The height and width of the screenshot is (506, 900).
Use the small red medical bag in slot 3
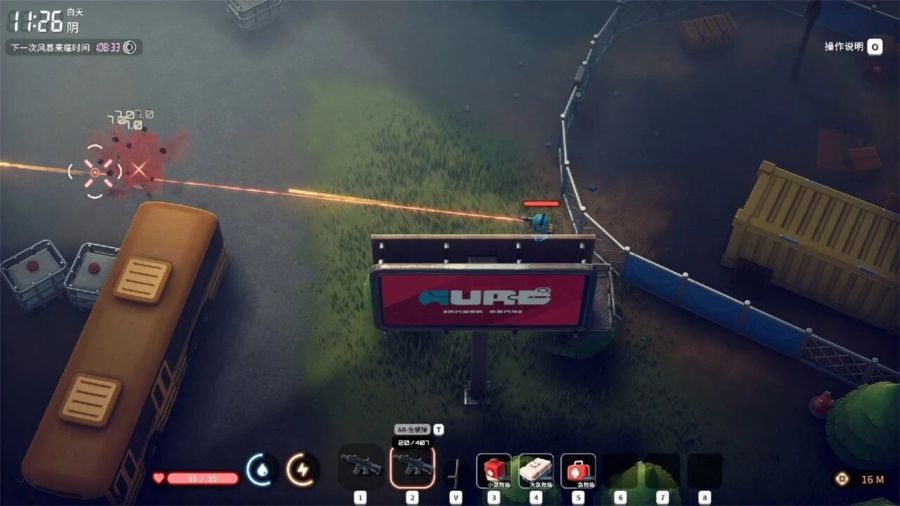(x=494, y=469)
